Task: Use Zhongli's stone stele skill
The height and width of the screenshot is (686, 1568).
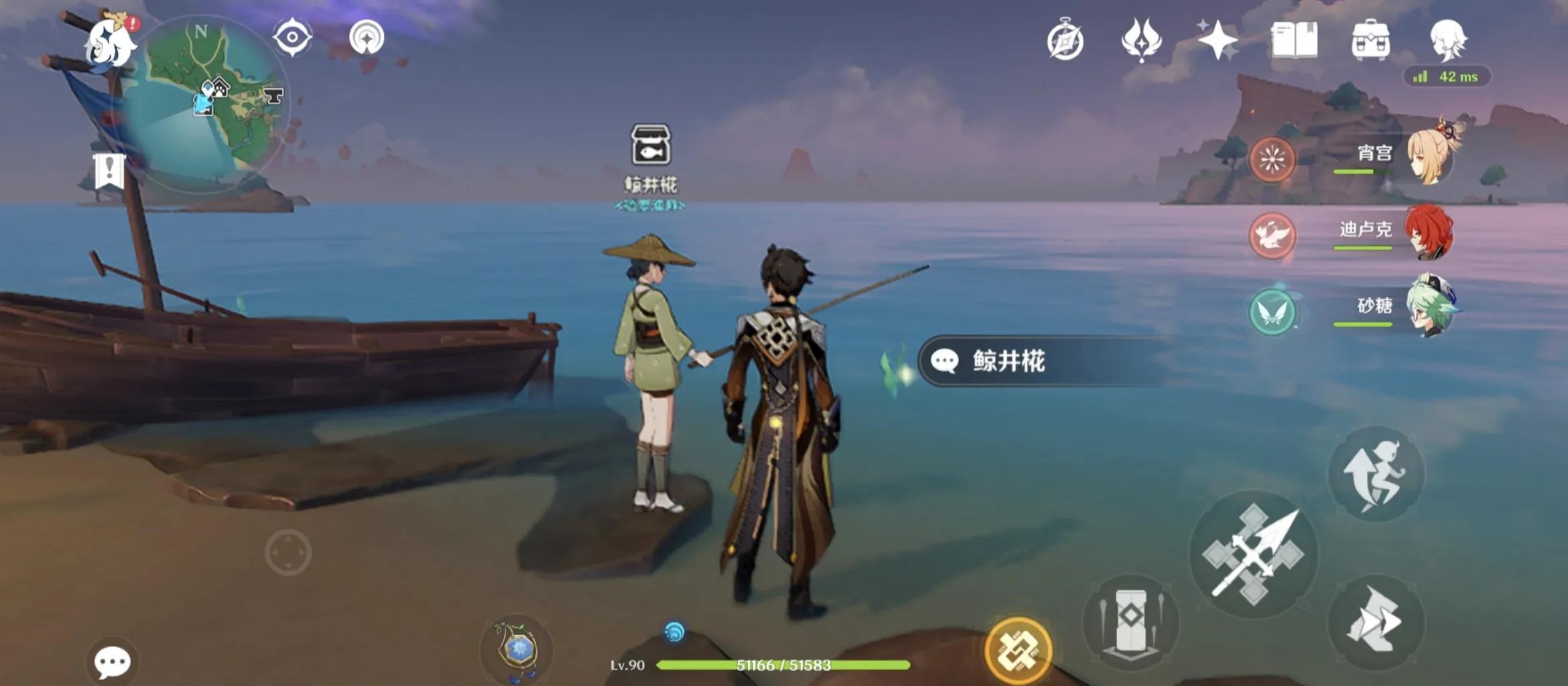Action: [x=1131, y=622]
